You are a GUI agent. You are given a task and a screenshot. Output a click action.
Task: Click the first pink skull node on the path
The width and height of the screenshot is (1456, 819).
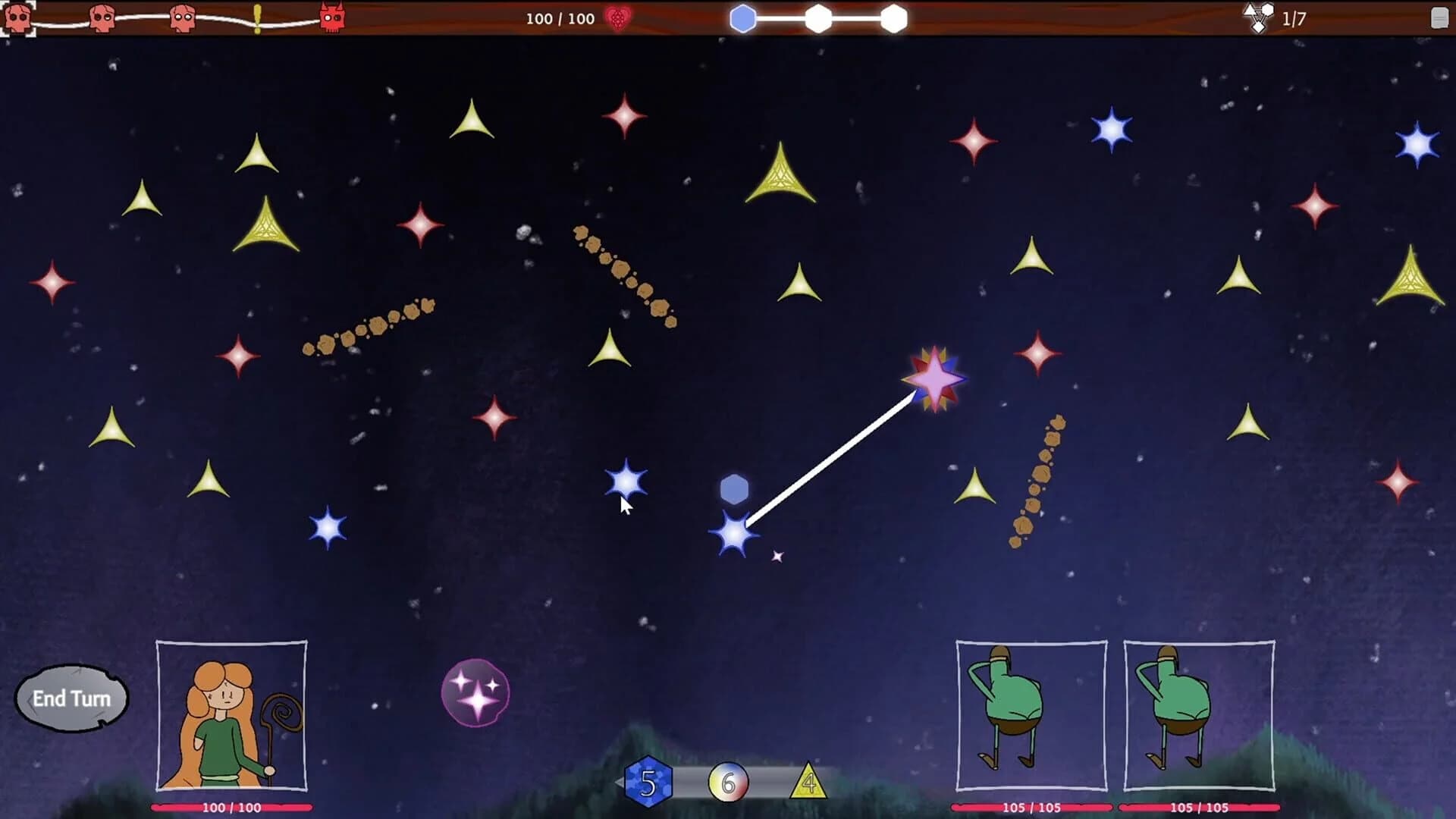pyautogui.click(x=17, y=16)
